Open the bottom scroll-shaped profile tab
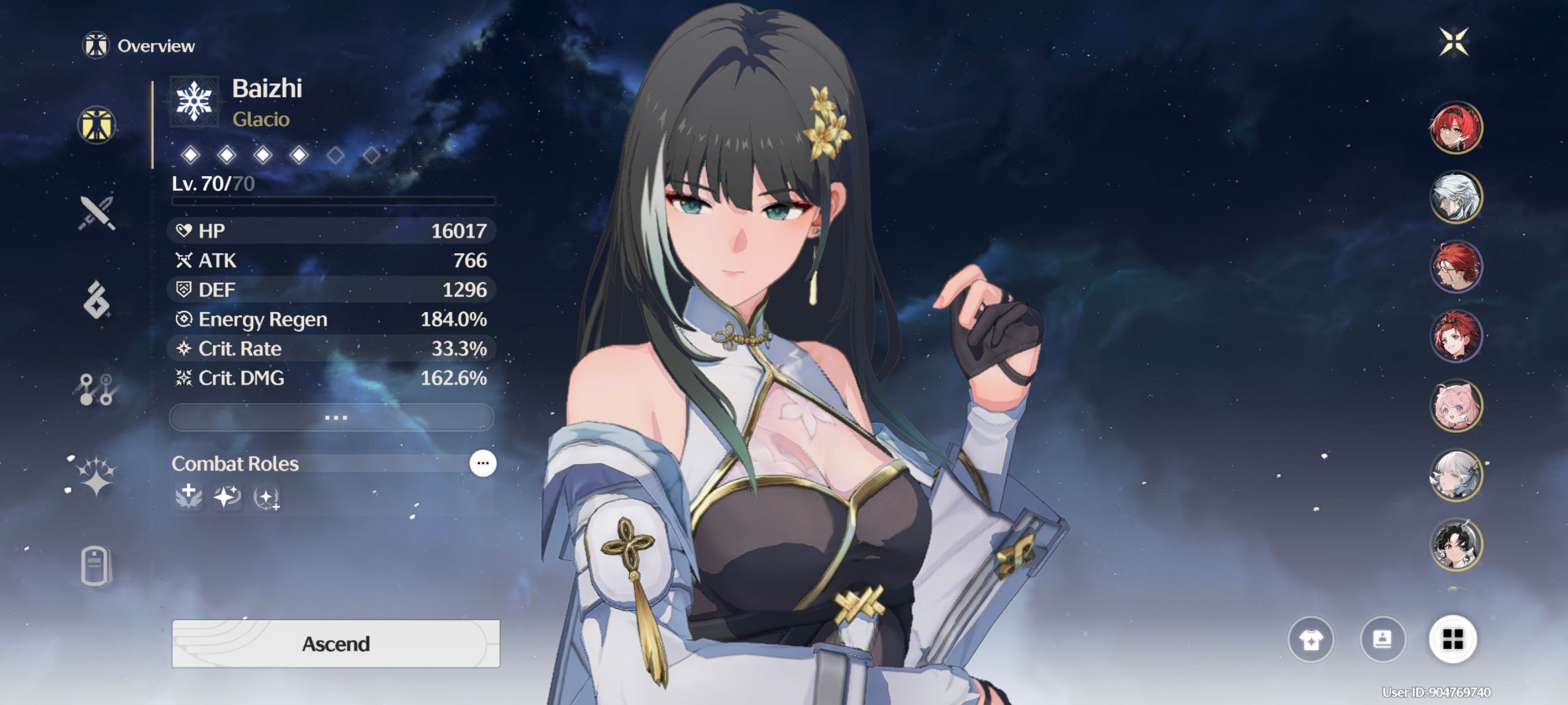The height and width of the screenshot is (705, 1568). click(95, 565)
